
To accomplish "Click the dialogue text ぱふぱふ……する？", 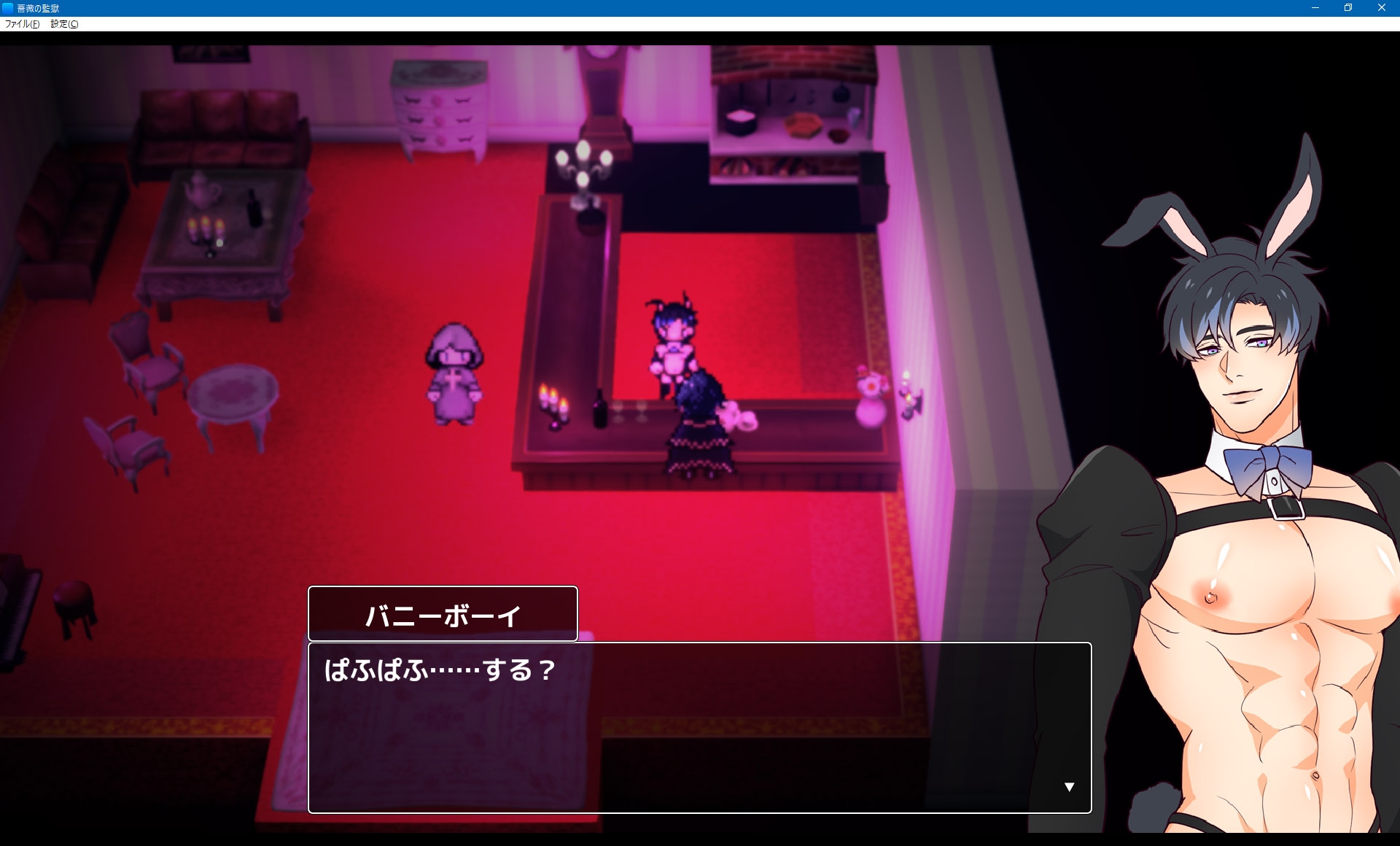I will pos(437,669).
